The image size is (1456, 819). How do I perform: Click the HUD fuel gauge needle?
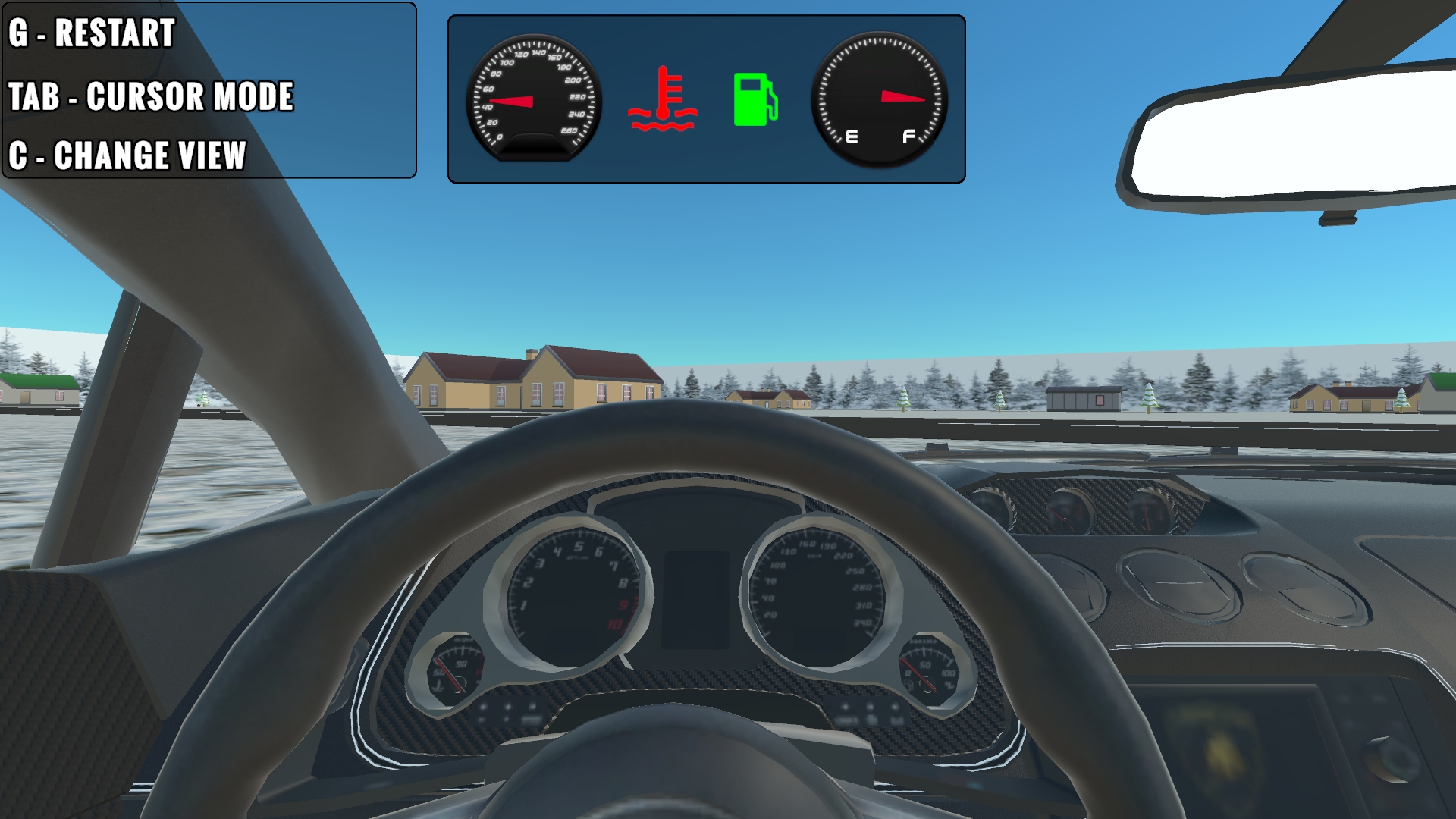pos(902,97)
